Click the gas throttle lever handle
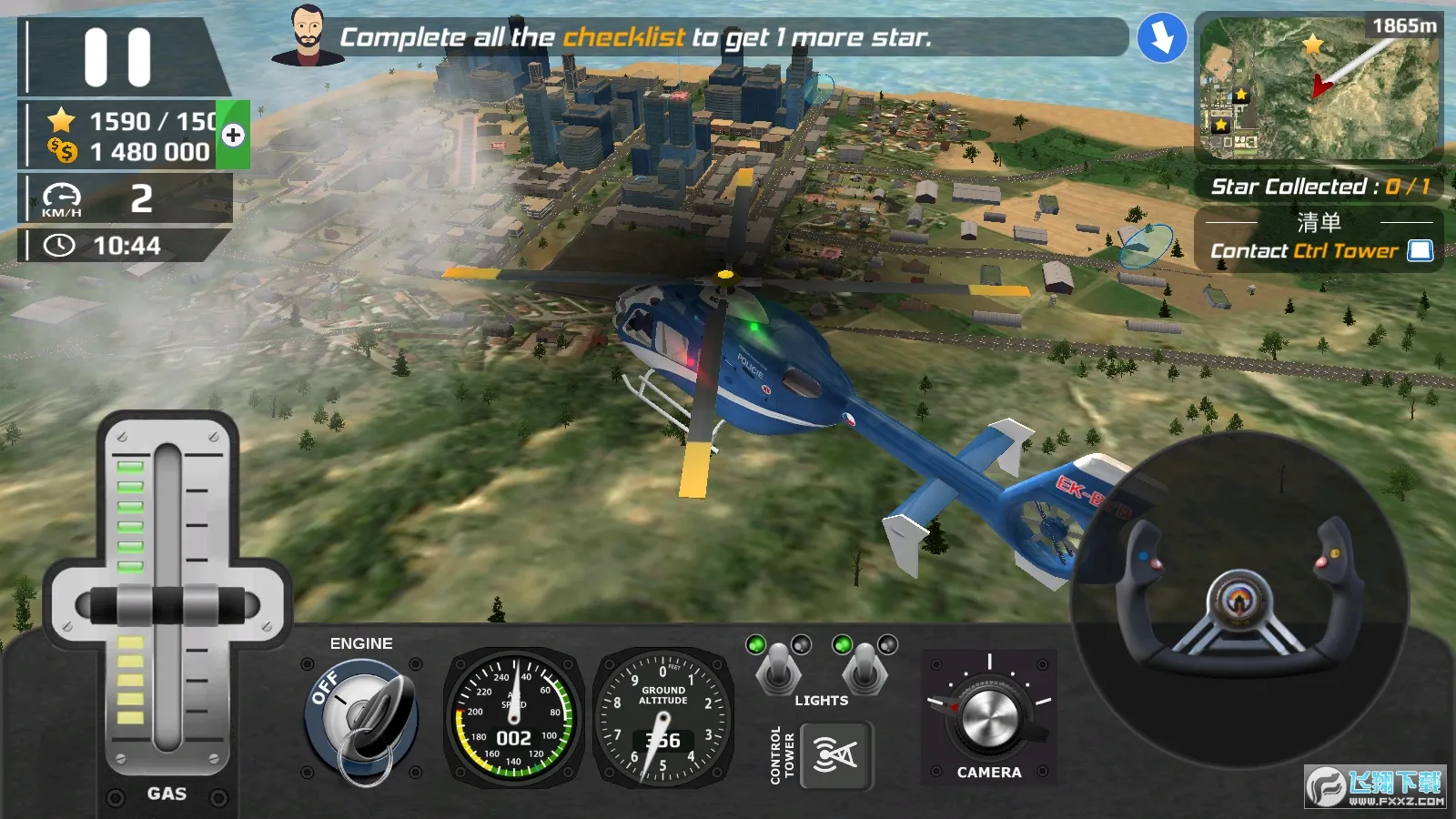The image size is (1456, 819). [x=167, y=605]
